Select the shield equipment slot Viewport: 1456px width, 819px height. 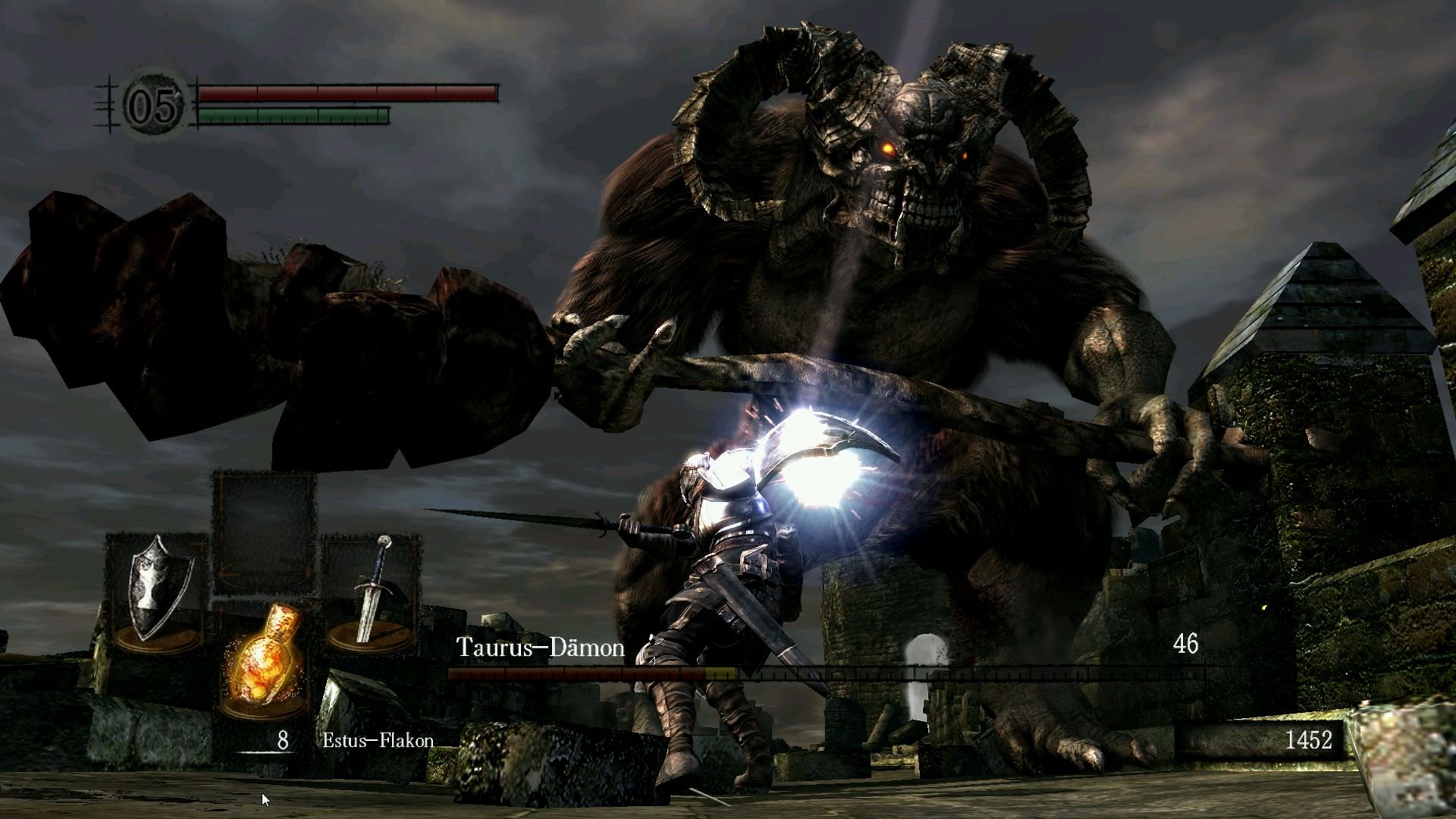(155, 590)
